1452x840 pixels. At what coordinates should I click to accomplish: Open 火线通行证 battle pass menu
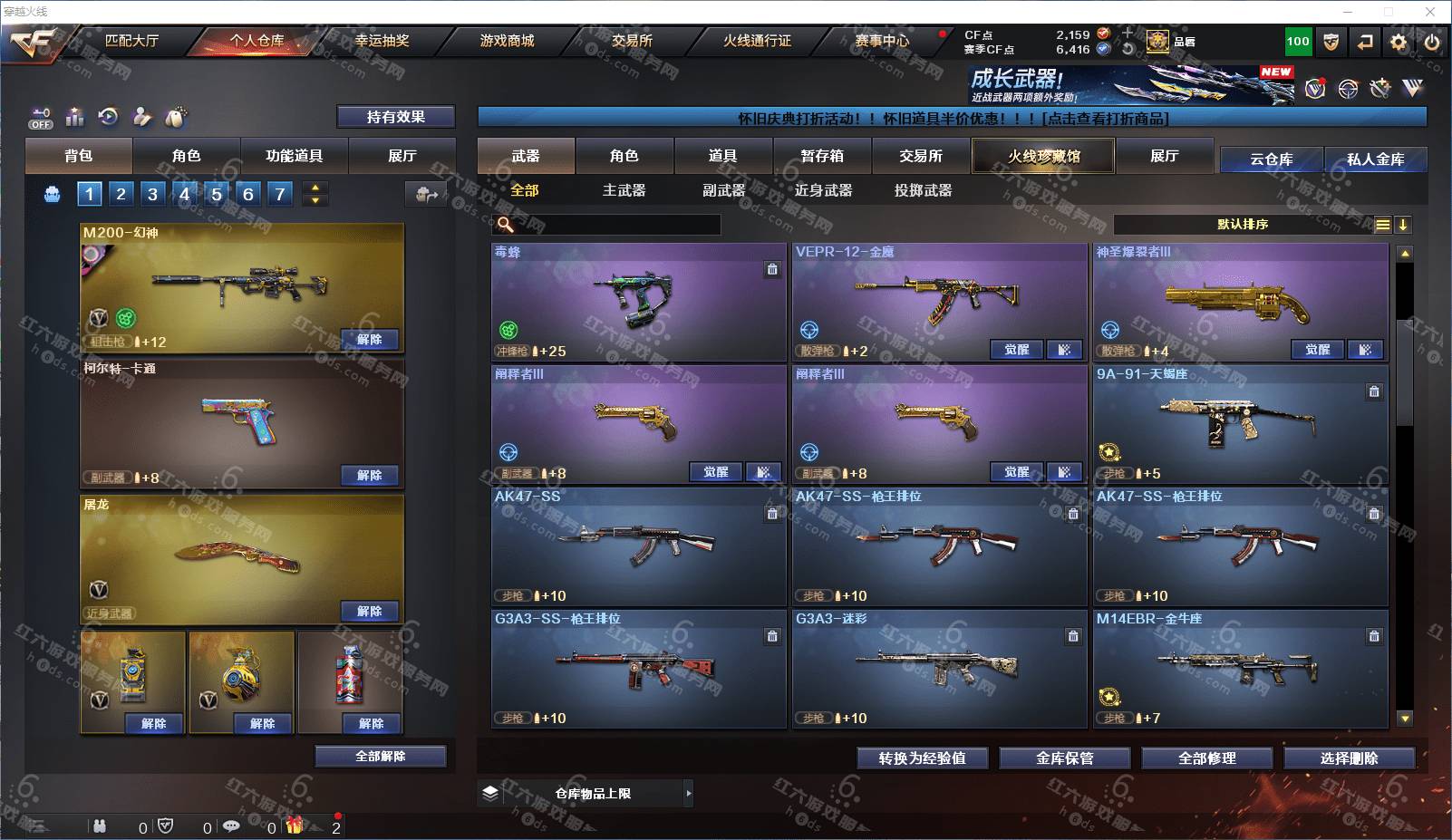tap(757, 41)
